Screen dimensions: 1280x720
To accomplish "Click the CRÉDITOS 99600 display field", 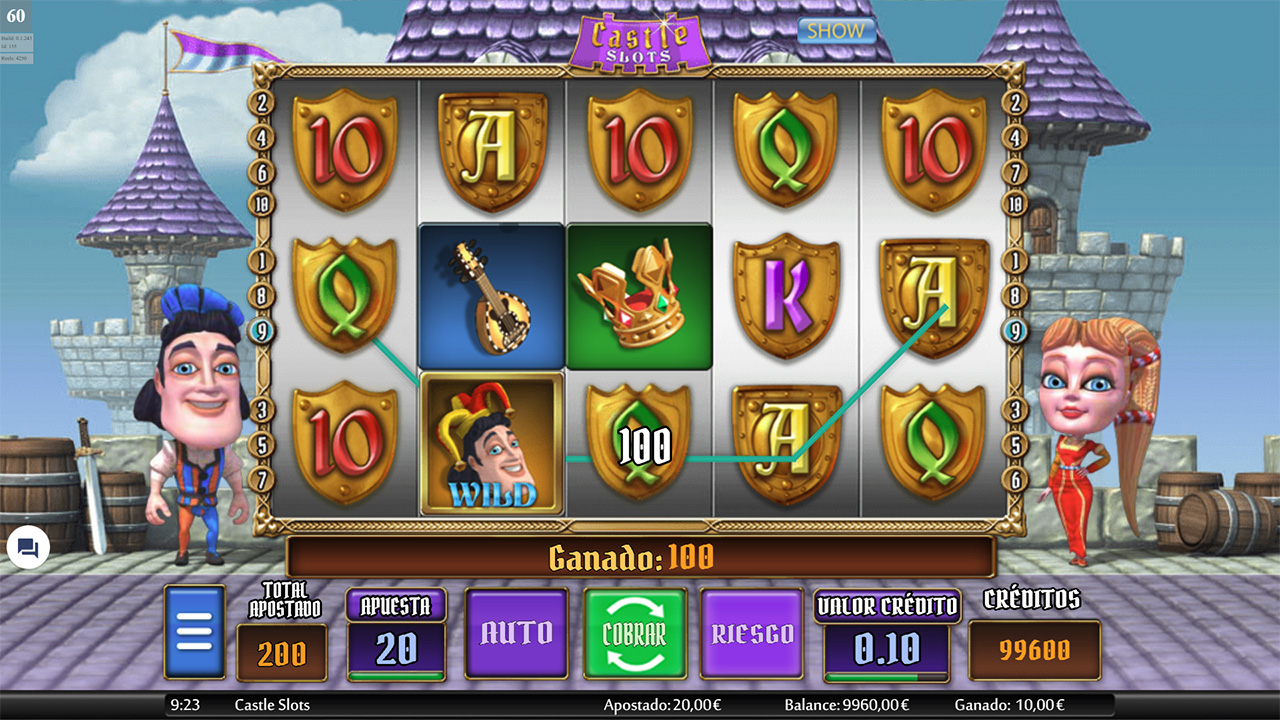I will pos(1033,649).
